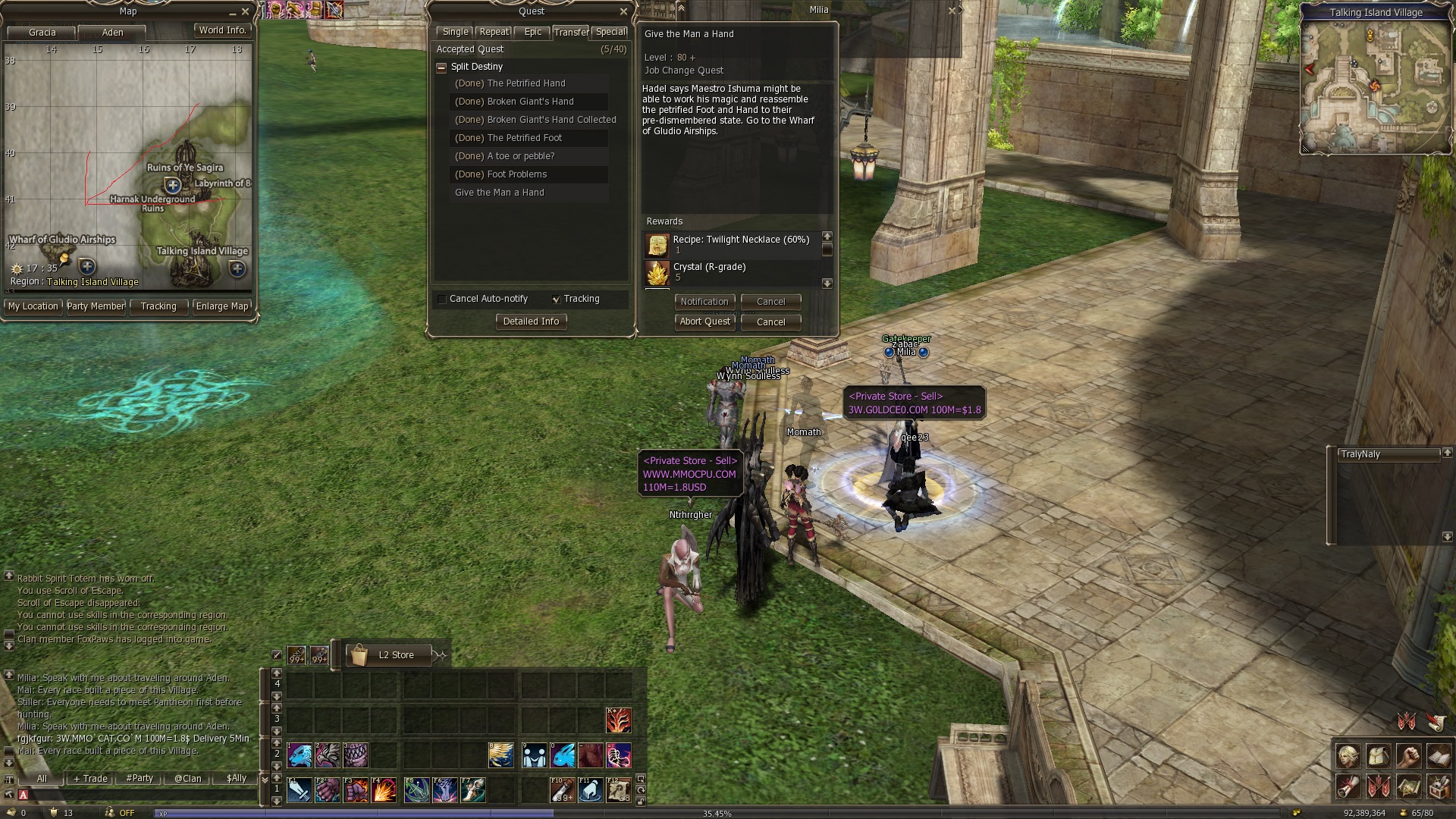The width and height of the screenshot is (1456, 819).
Task: Collapse the Split Destiny quest group
Action: pyautogui.click(x=441, y=67)
